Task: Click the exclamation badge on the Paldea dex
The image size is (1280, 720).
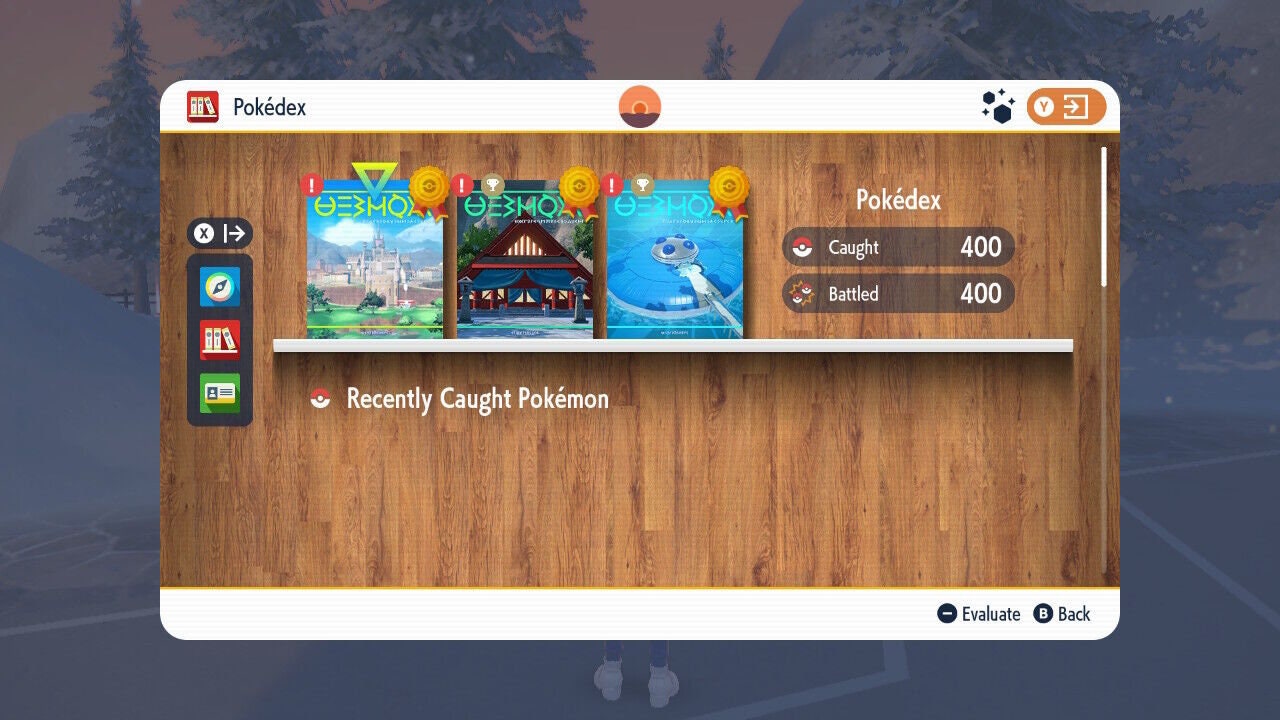Action: pos(310,184)
